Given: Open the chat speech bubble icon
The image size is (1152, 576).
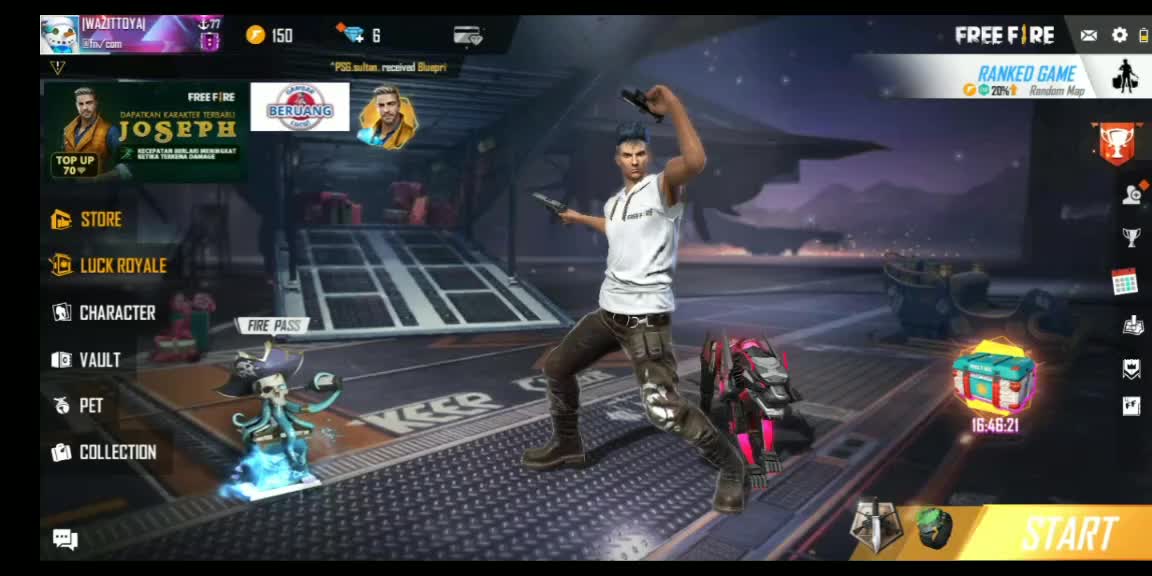Looking at the screenshot, I should [x=65, y=540].
